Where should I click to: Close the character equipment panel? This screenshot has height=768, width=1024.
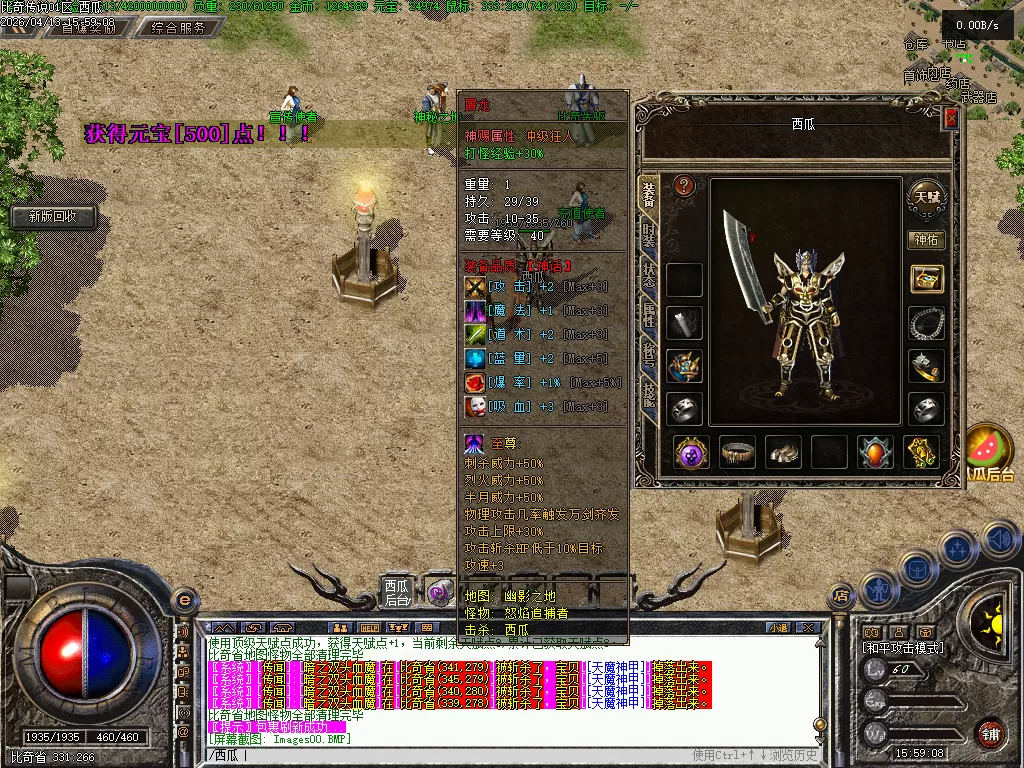pos(951,118)
